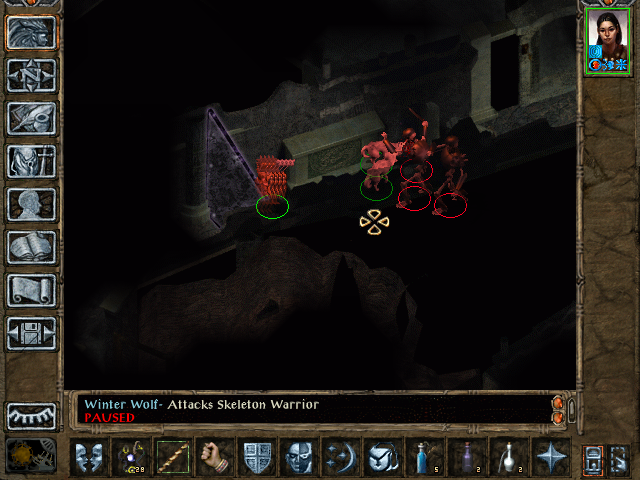This screenshot has height=480, width=640.
Task: Open the inventory screen
Action: 31,161
